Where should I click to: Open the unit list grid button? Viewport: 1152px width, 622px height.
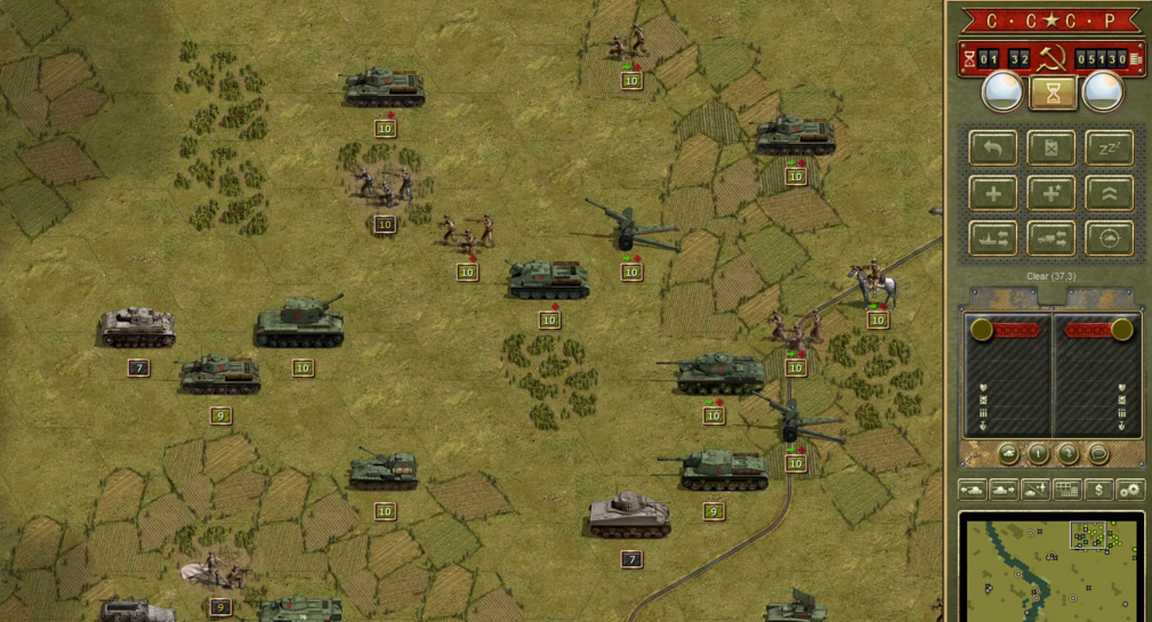pyautogui.click(x=1067, y=490)
